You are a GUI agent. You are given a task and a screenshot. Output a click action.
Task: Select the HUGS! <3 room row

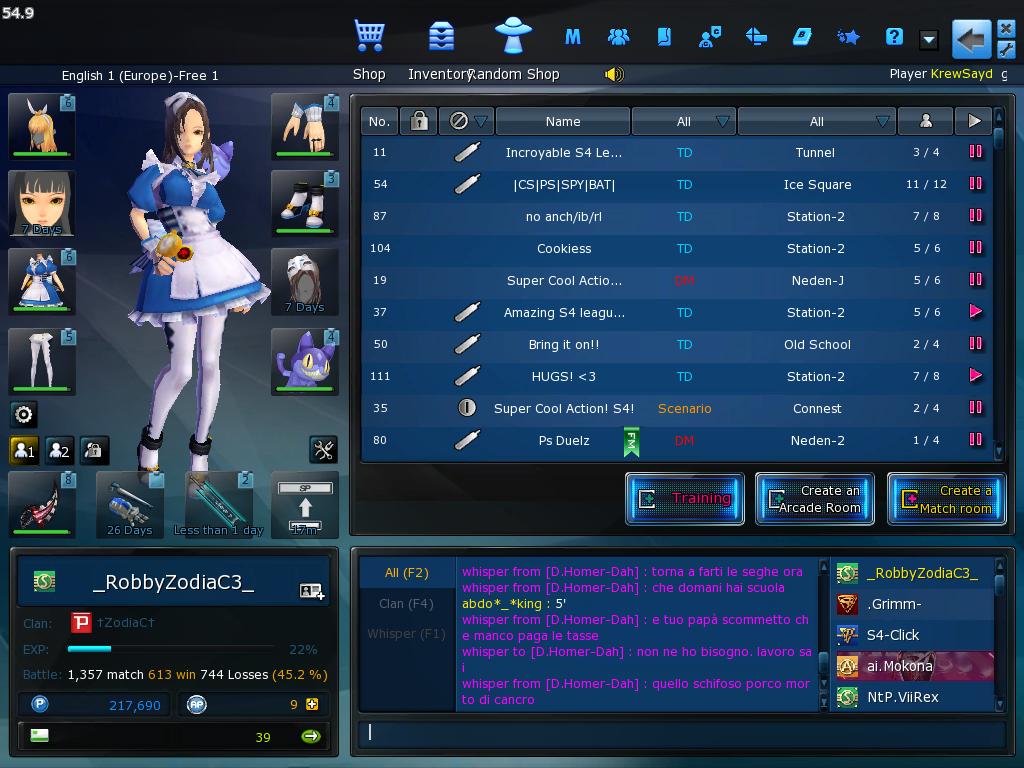[563, 376]
